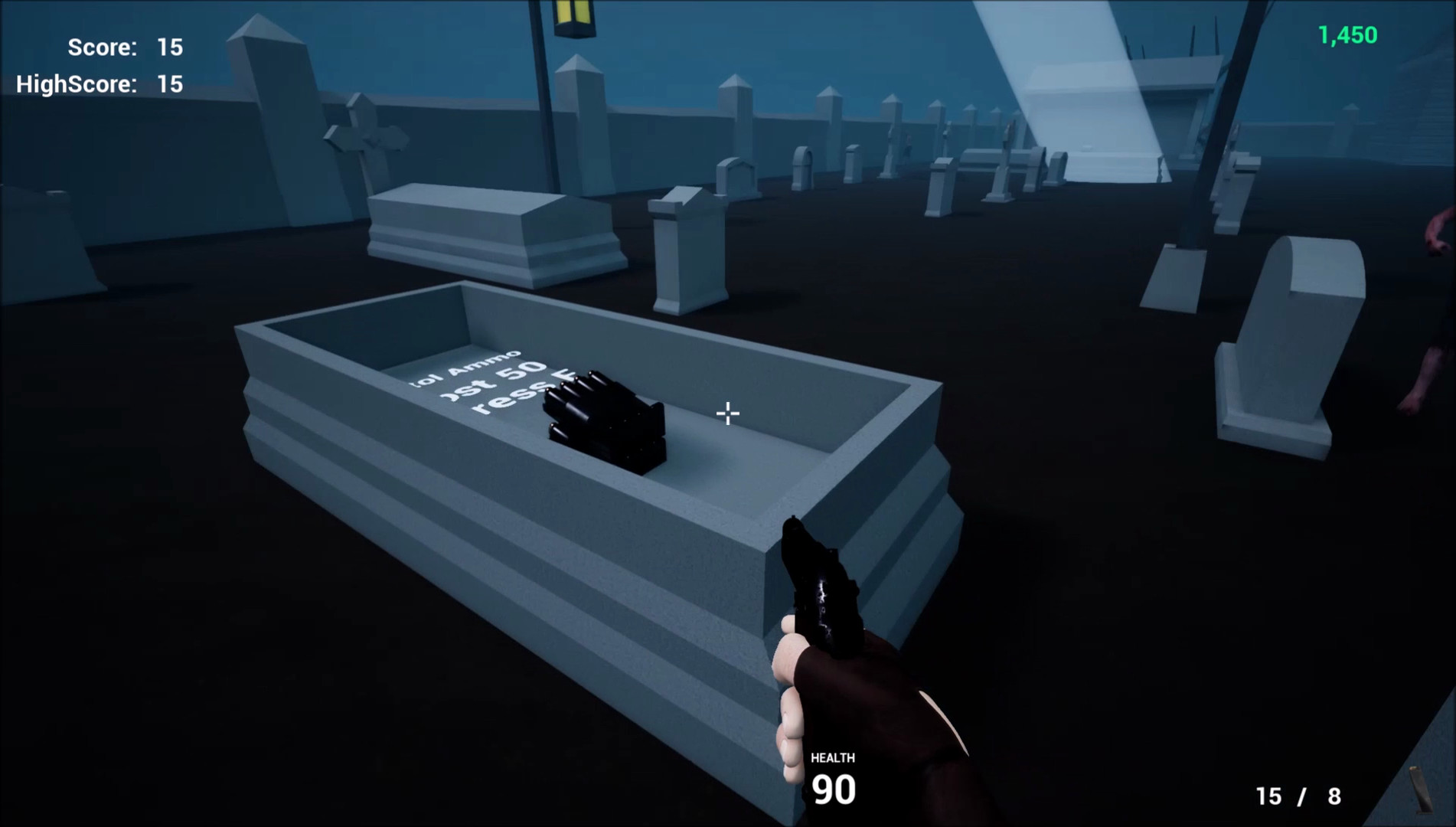Click the HighScore counter showing 15
This screenshot has height=827, width=1456.
[x=100, y=84]
